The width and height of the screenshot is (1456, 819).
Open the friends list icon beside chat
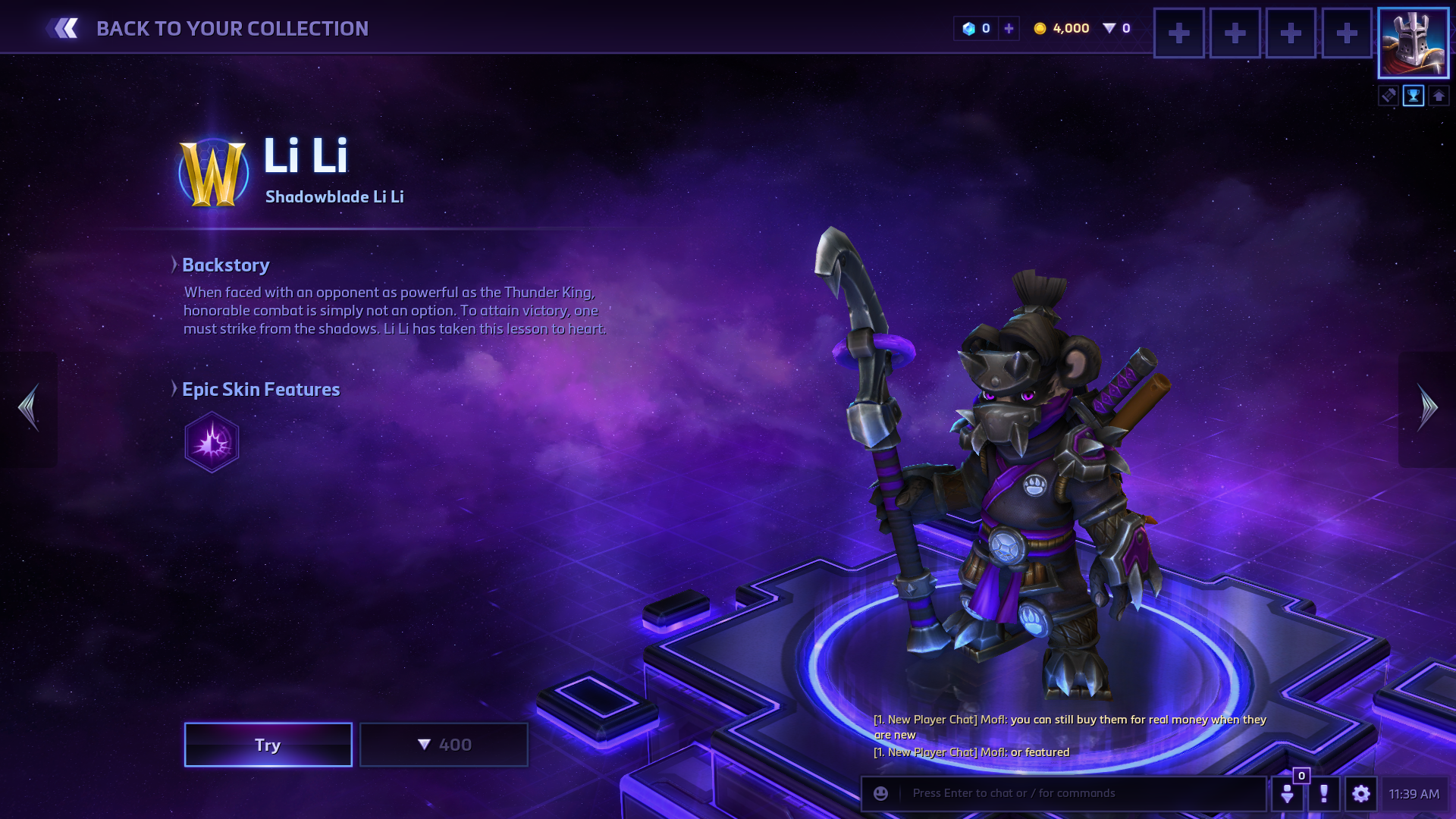[1288, 793]
